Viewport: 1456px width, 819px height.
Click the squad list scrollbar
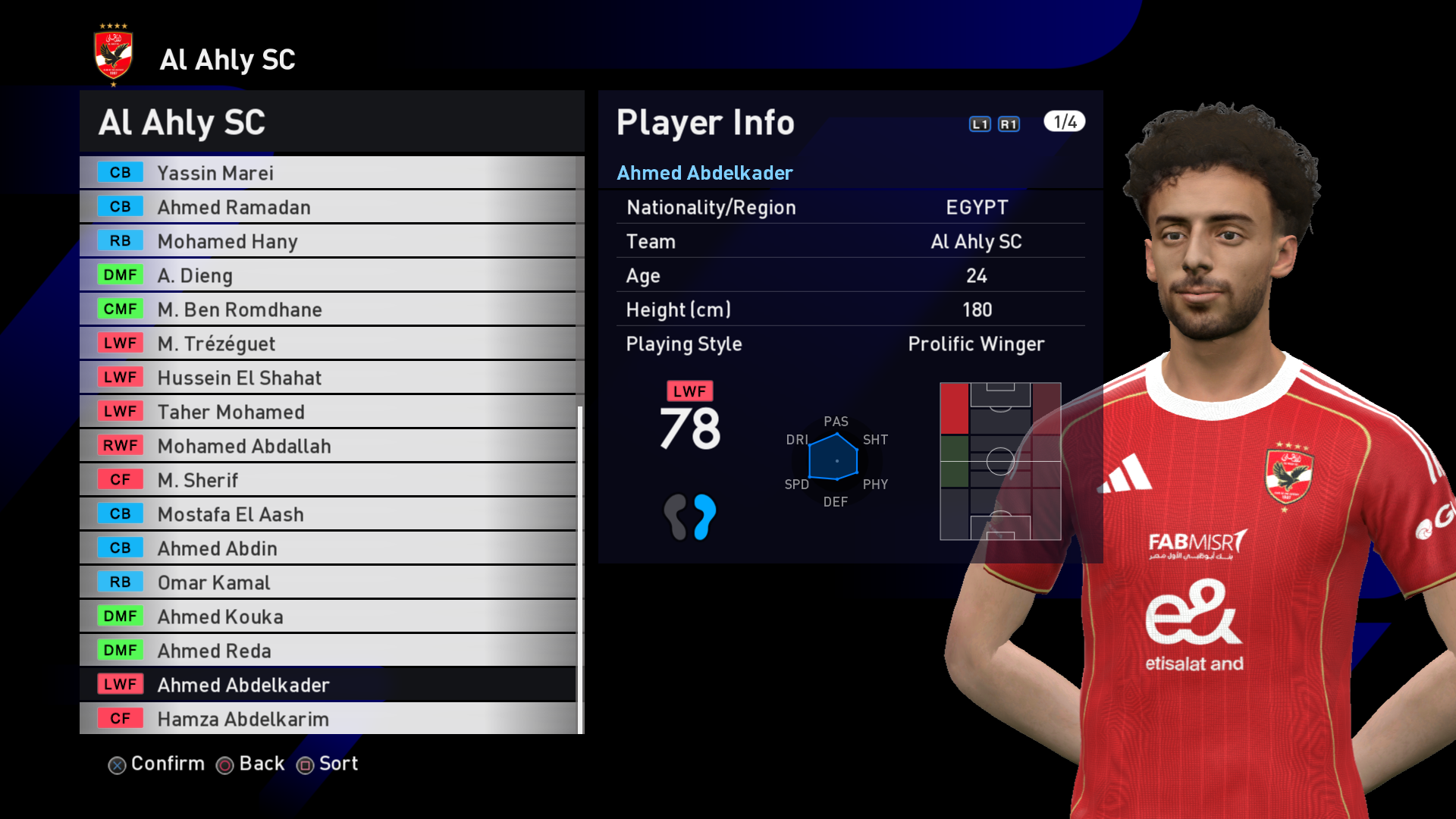point(581,569)
